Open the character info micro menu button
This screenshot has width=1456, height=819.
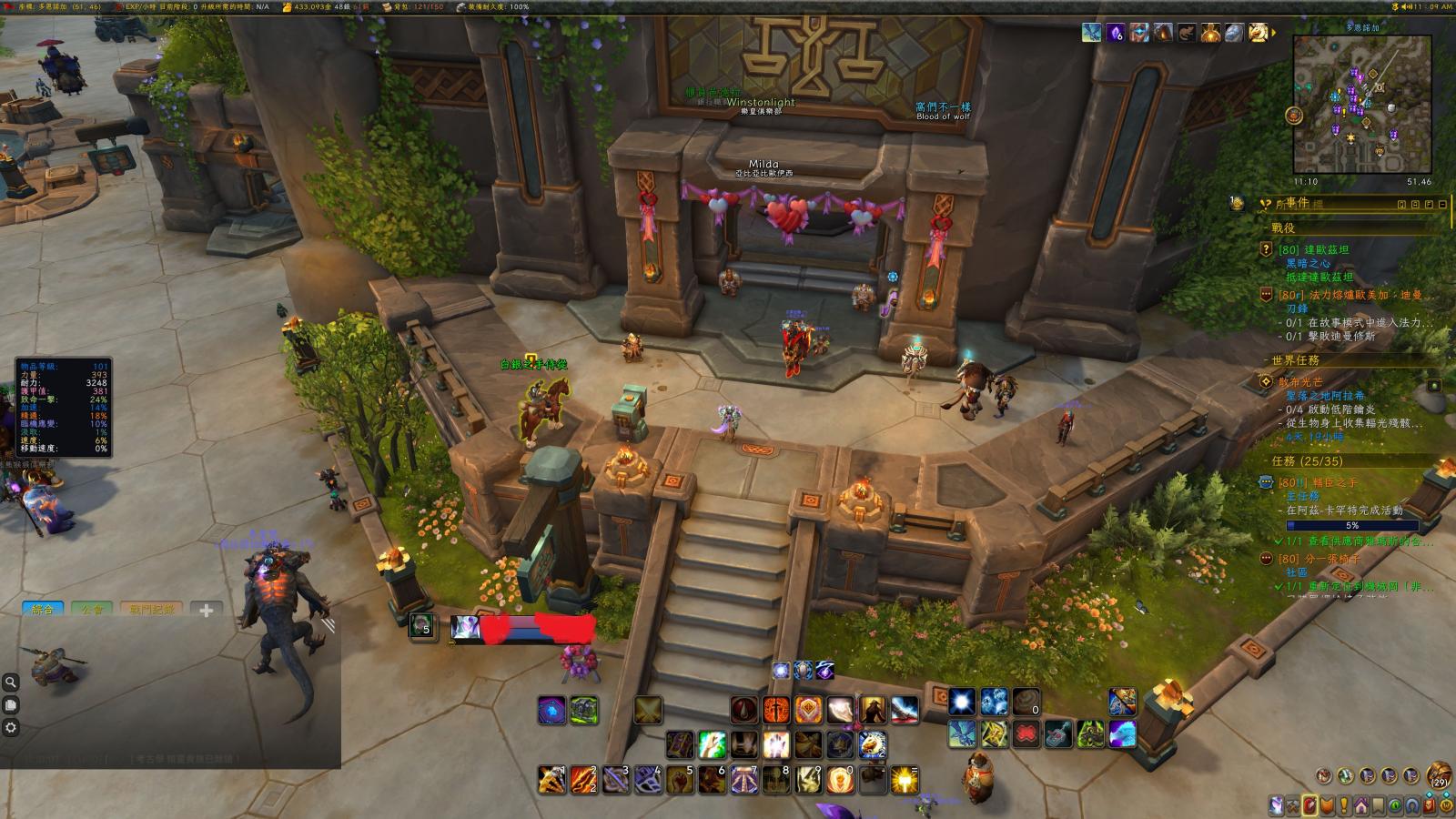1277,805
